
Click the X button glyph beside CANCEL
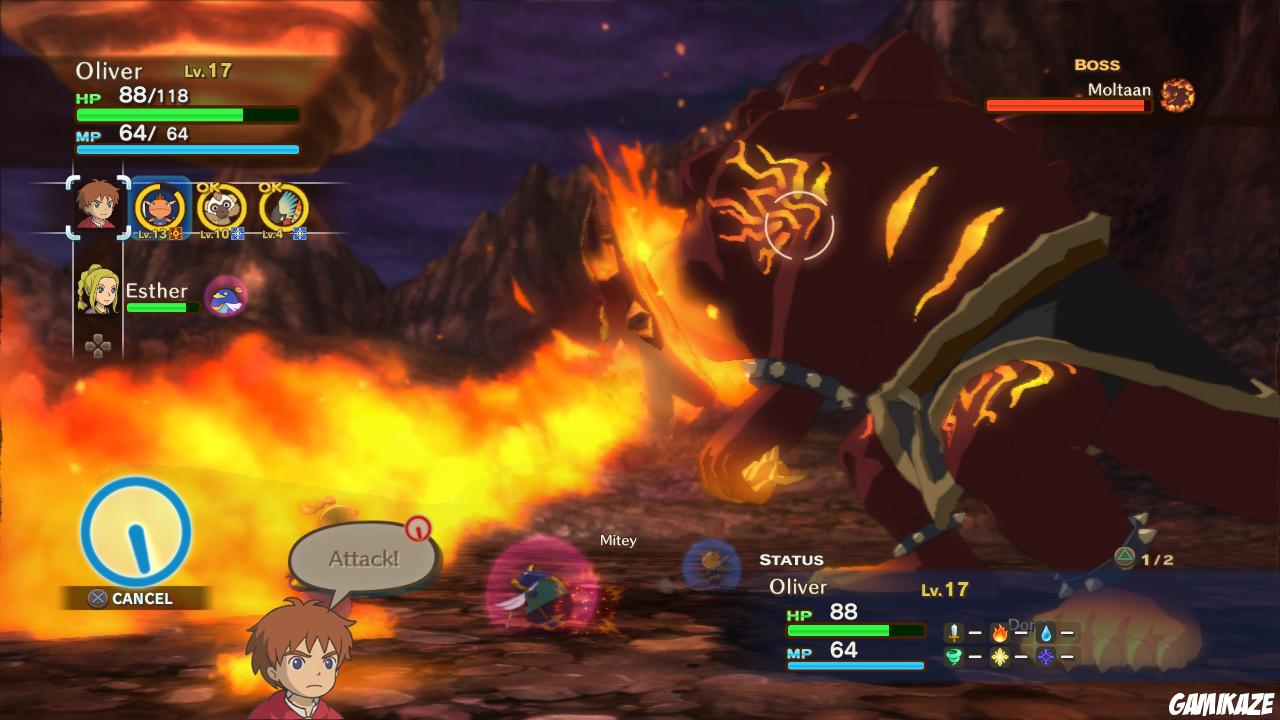(96, 598)
